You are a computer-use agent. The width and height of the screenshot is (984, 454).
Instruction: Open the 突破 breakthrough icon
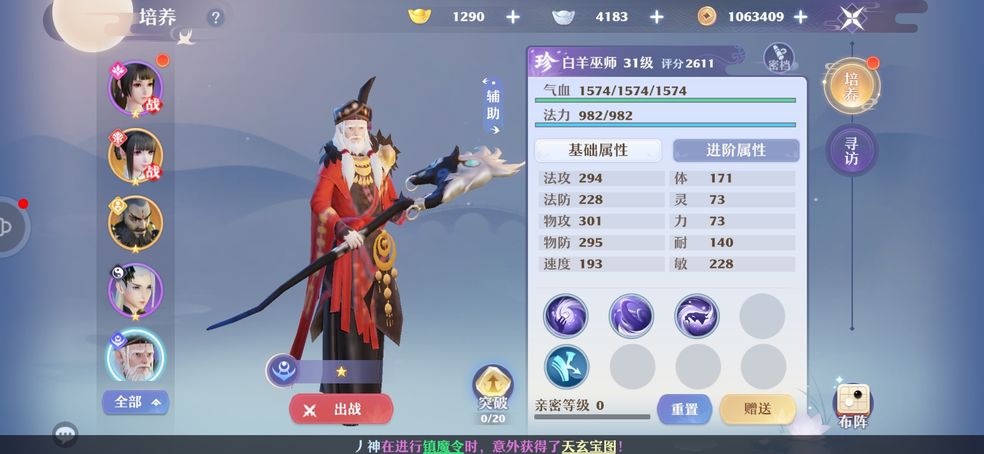(x=492, y=389)
